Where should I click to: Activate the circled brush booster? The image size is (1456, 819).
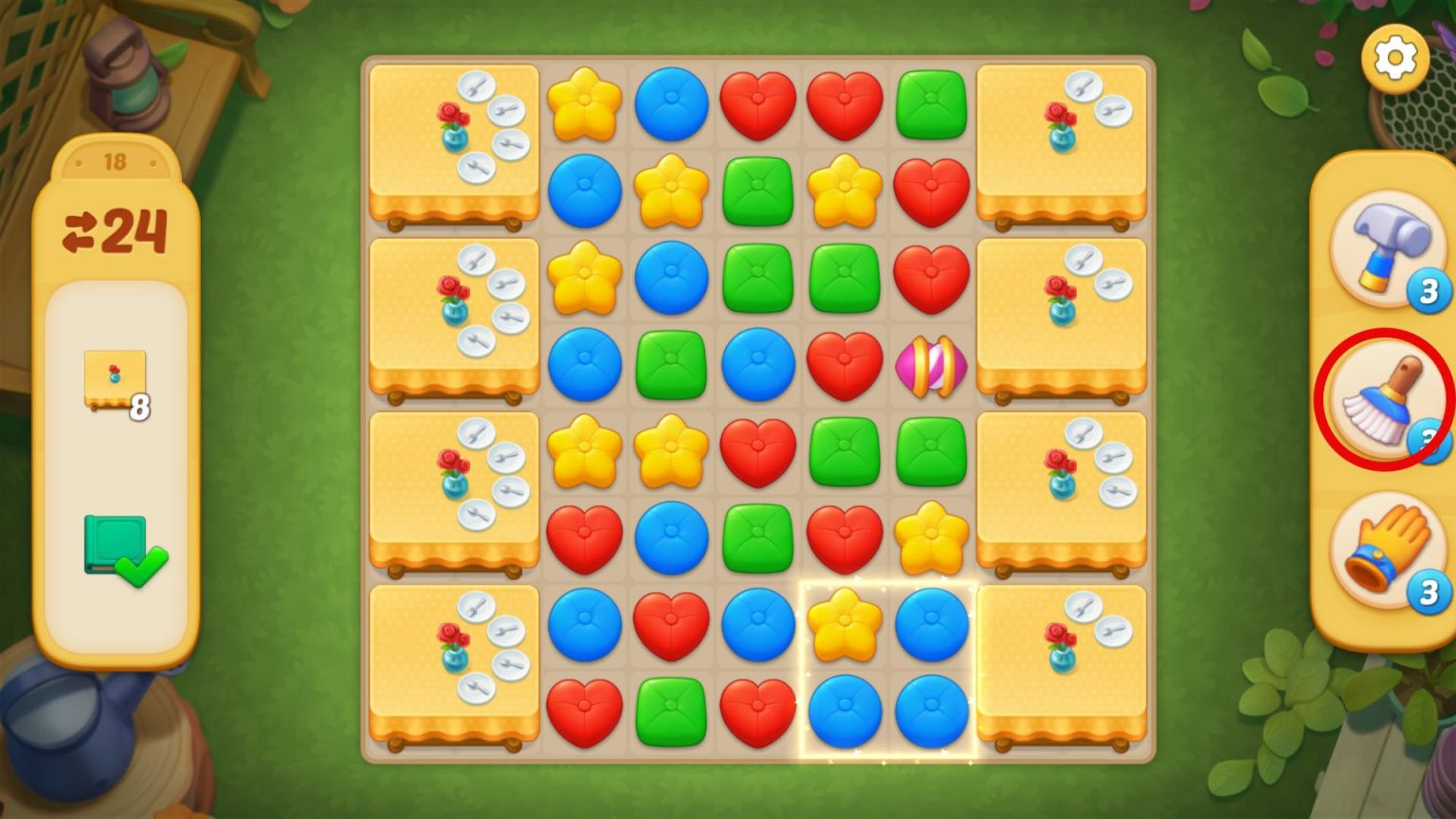coord(1384,398)
